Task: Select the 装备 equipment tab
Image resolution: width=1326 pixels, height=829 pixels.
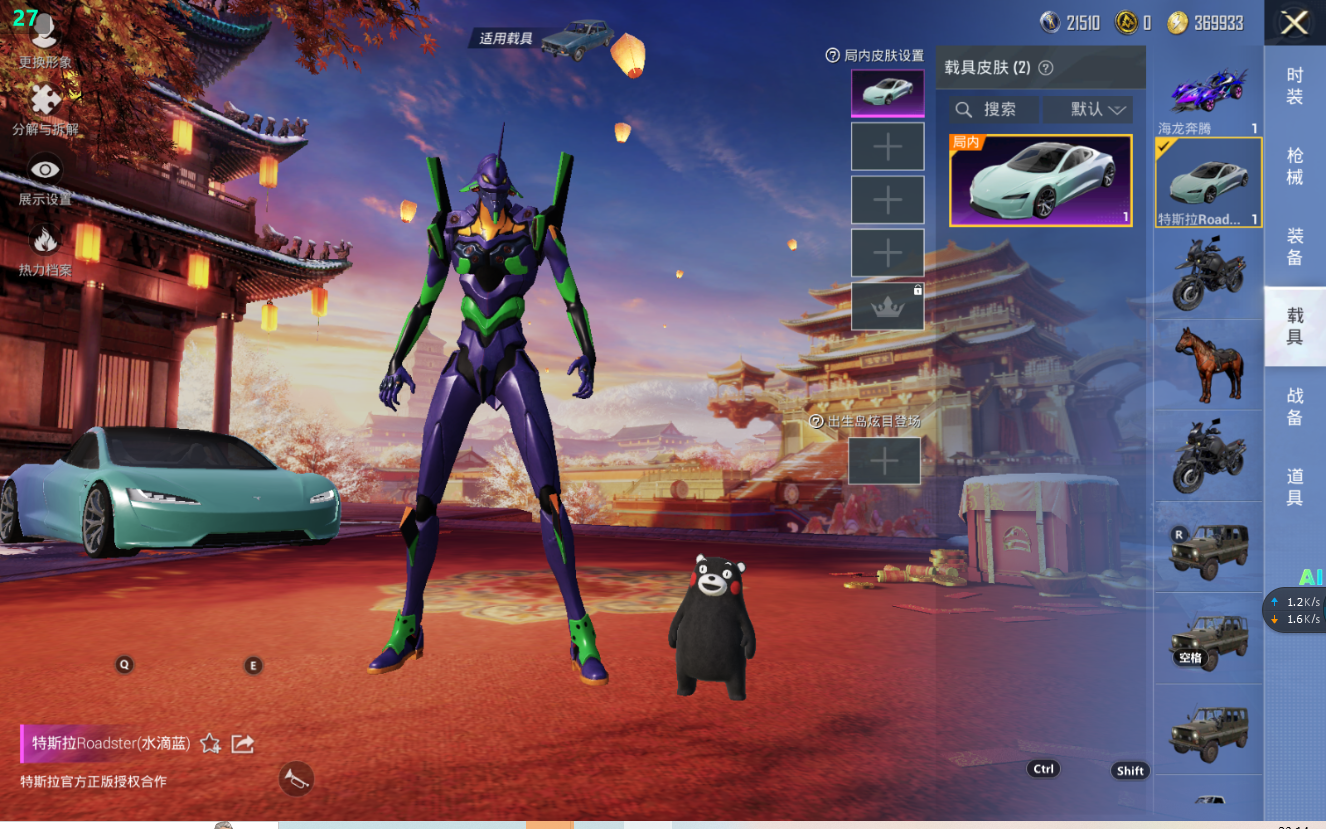Action: coord(1294,246)
